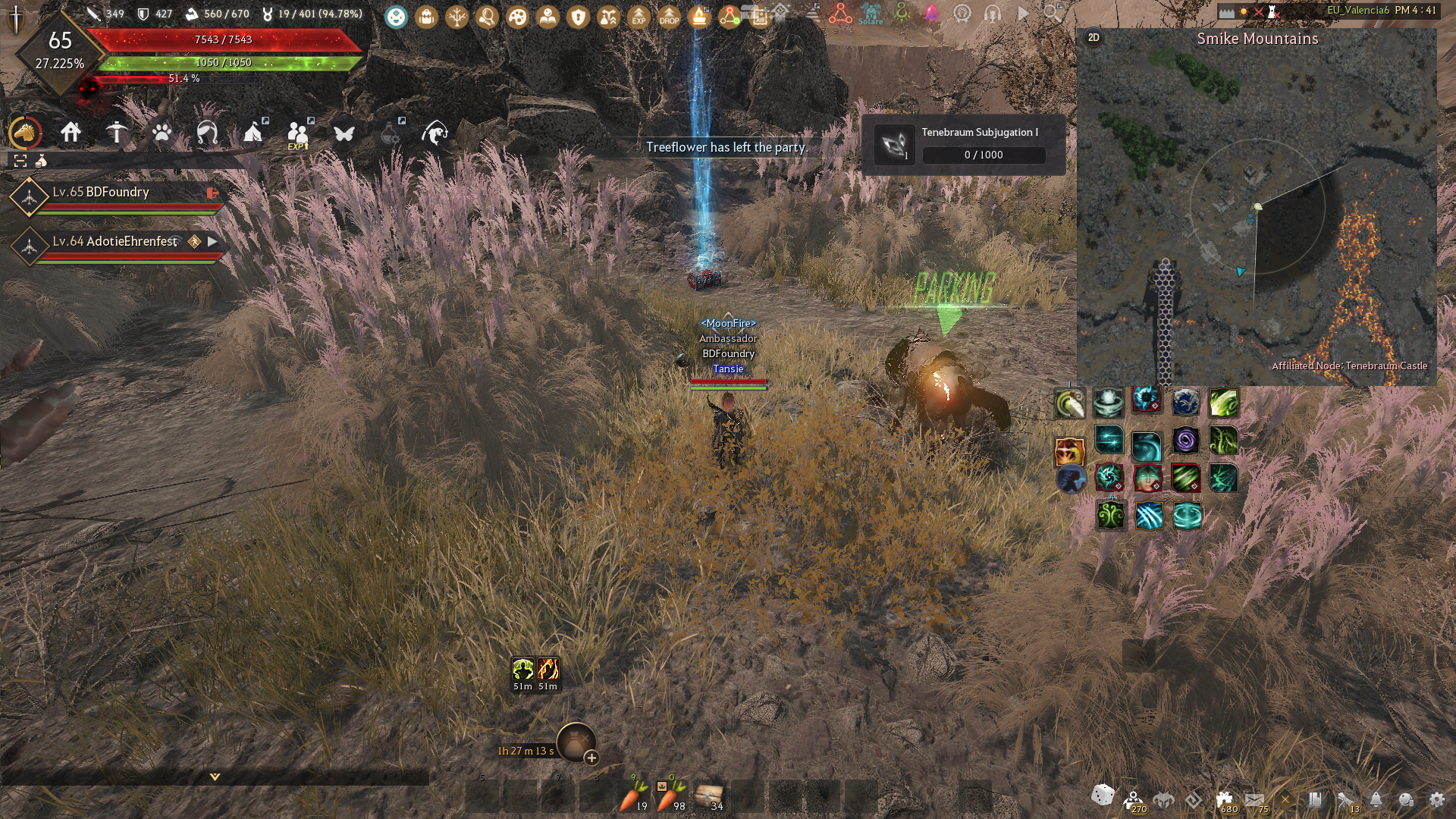The image size is (1456, 819).
Task: Use the carrot item with count 19
Action: click(x=632, y=796)
